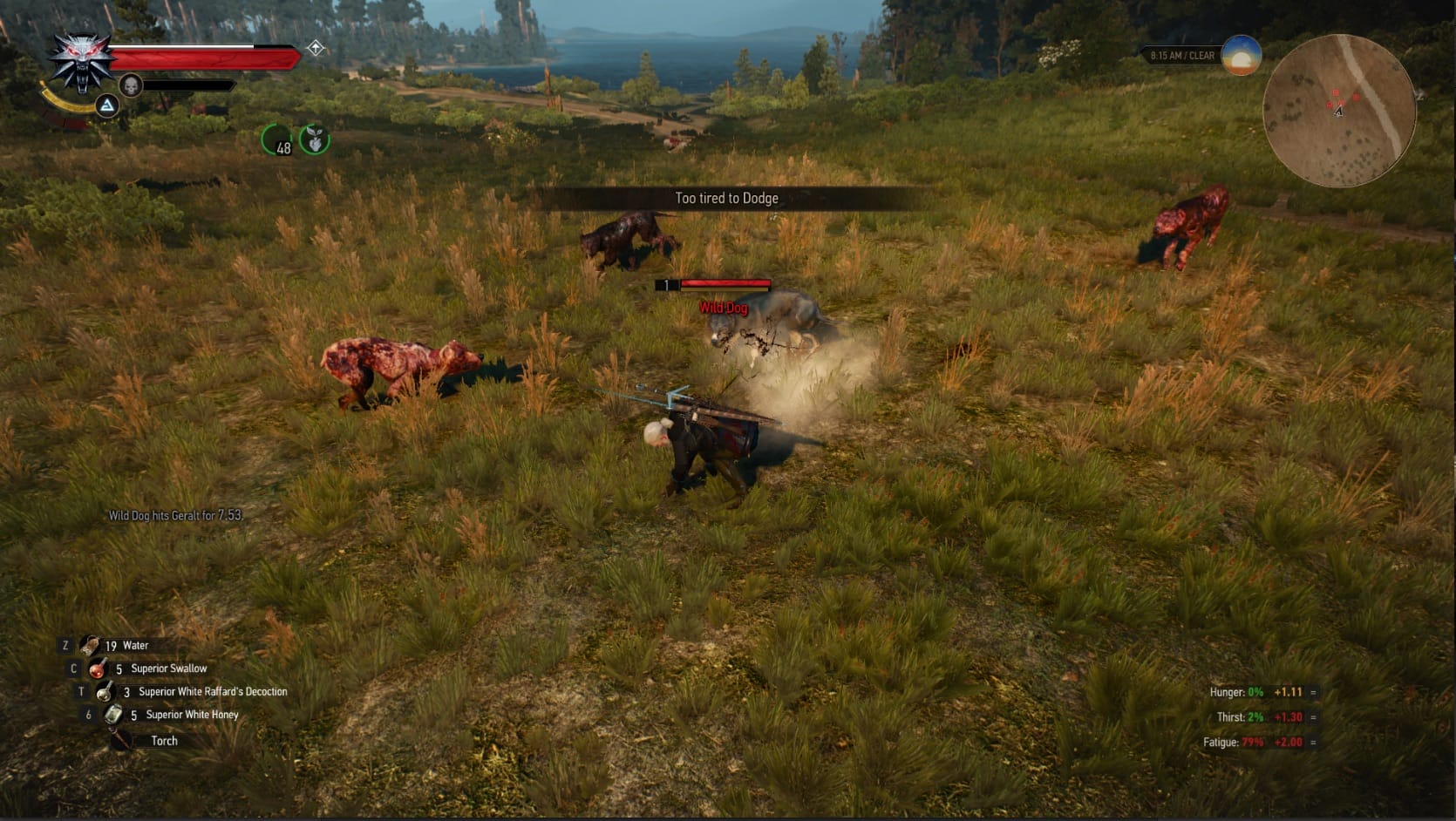Select the Superior Swallow potion slot
Screen dimensions: 1456x821
(x=99, y=669)
